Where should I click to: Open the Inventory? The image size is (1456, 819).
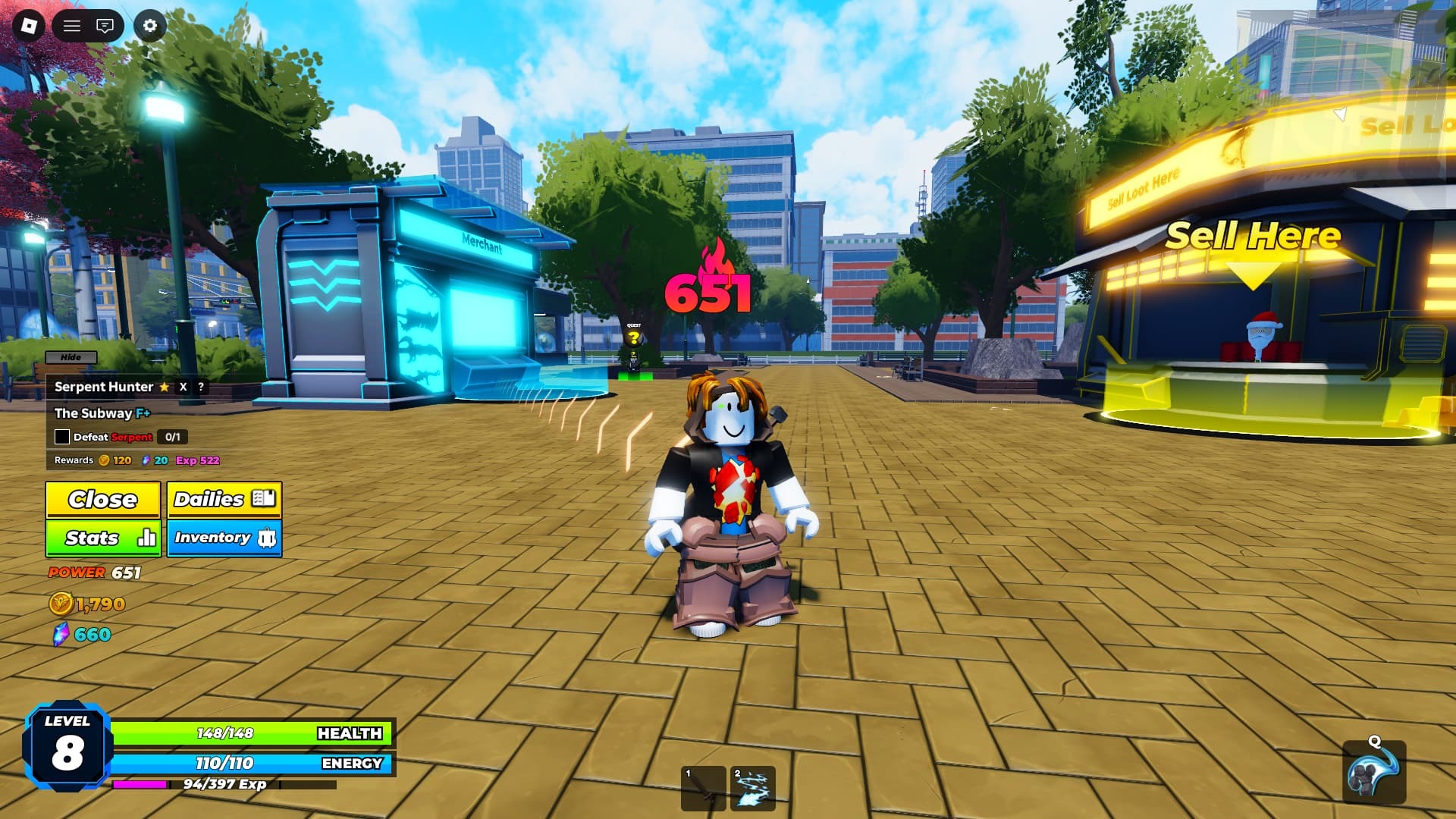224,538
